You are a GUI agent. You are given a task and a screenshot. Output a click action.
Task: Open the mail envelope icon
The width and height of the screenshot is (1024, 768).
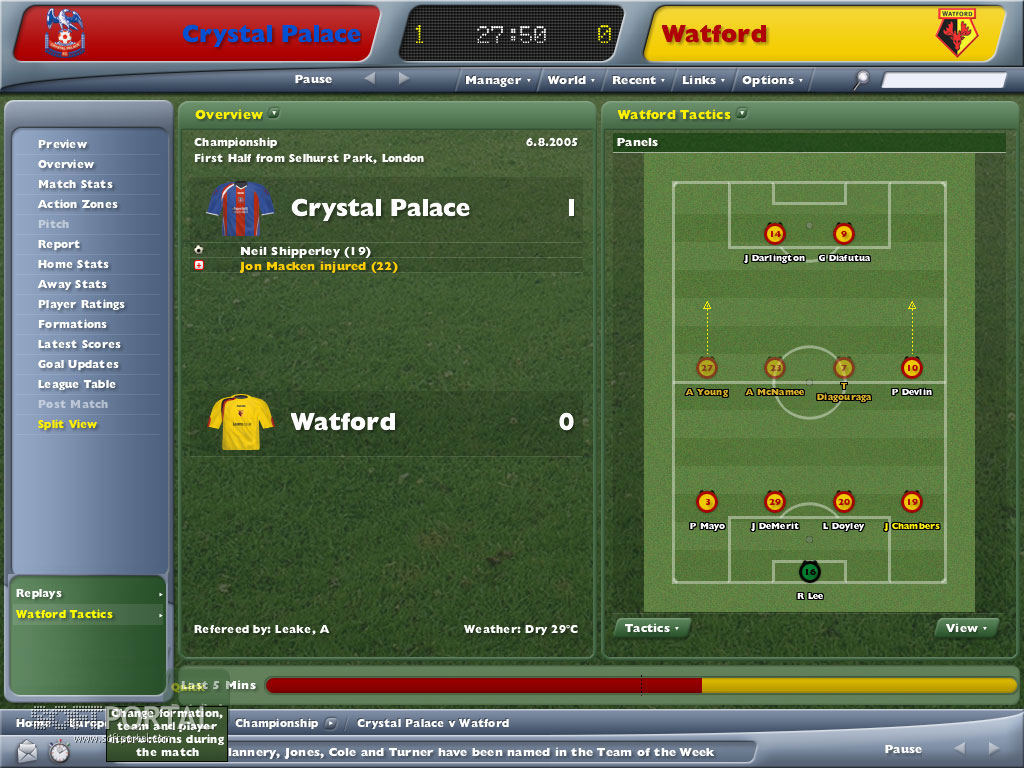27,750
